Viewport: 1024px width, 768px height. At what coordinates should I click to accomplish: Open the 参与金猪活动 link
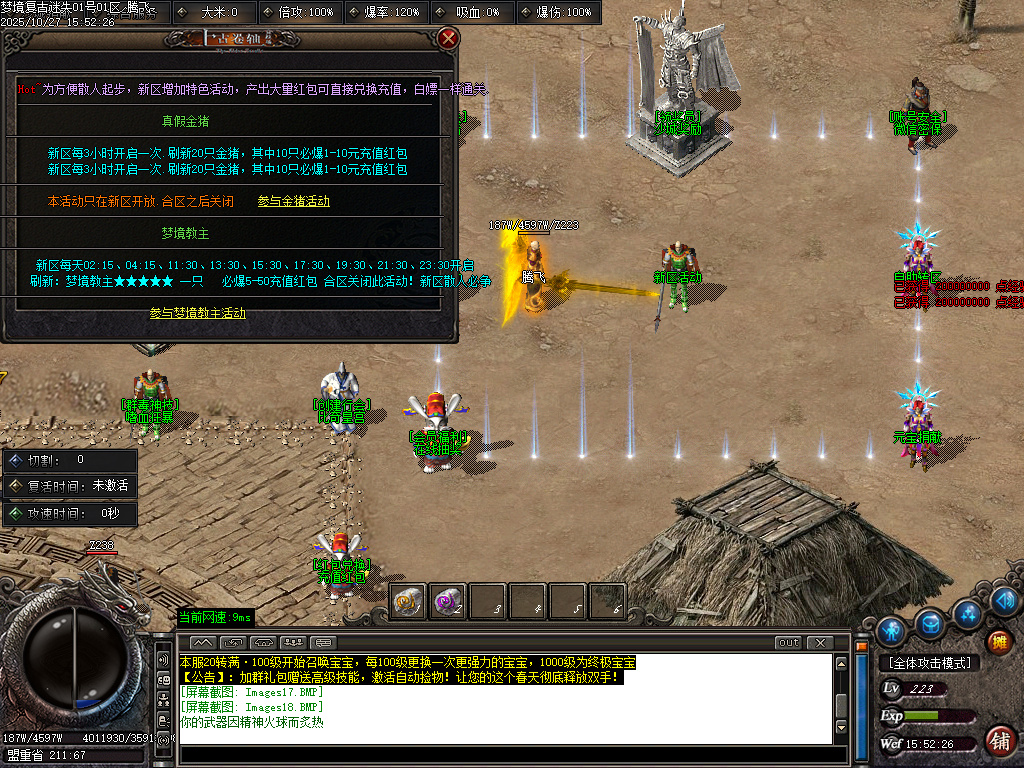coord(293,201)
